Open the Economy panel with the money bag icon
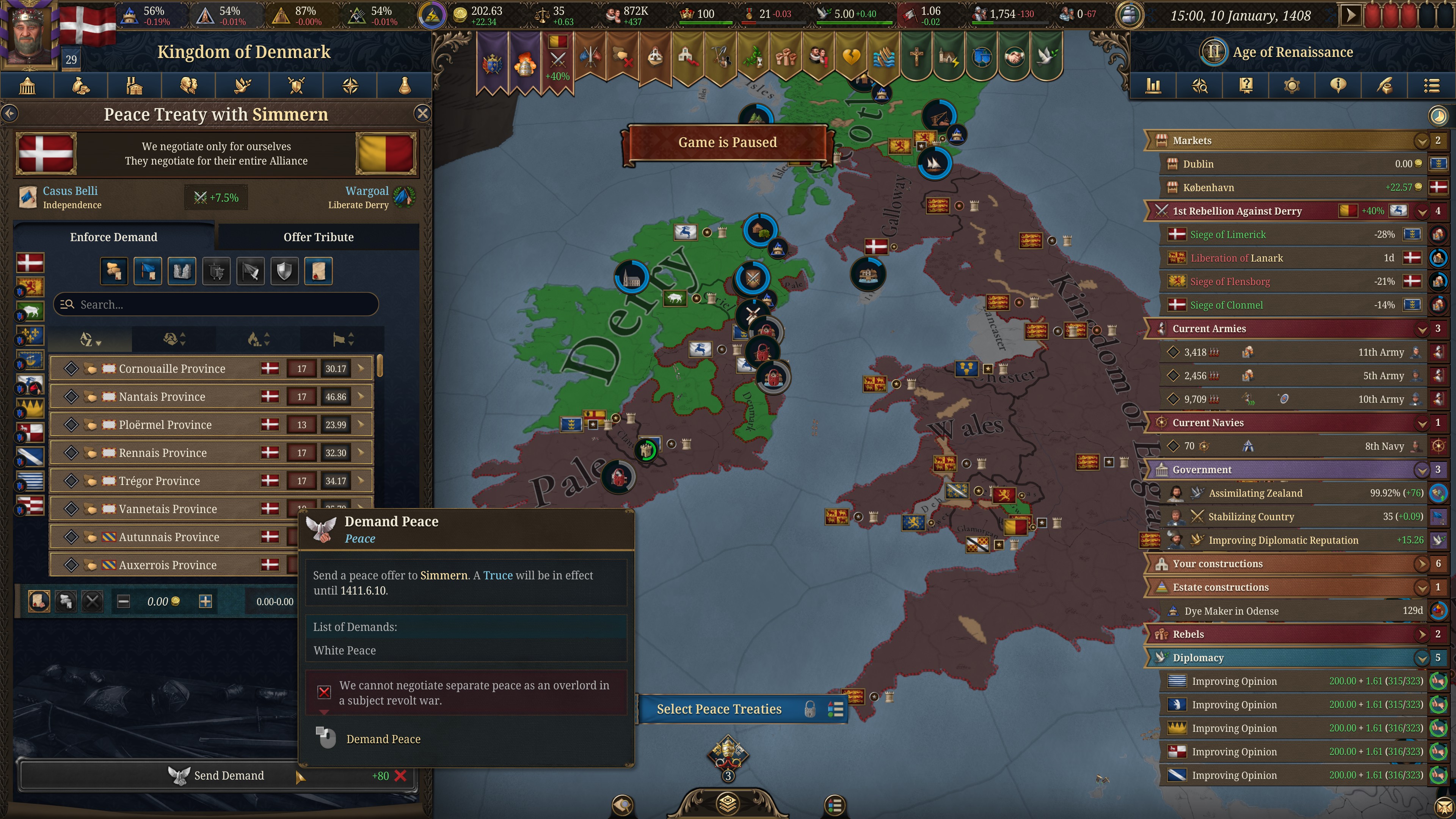1456x819 pixels. (x=81, y=86)
